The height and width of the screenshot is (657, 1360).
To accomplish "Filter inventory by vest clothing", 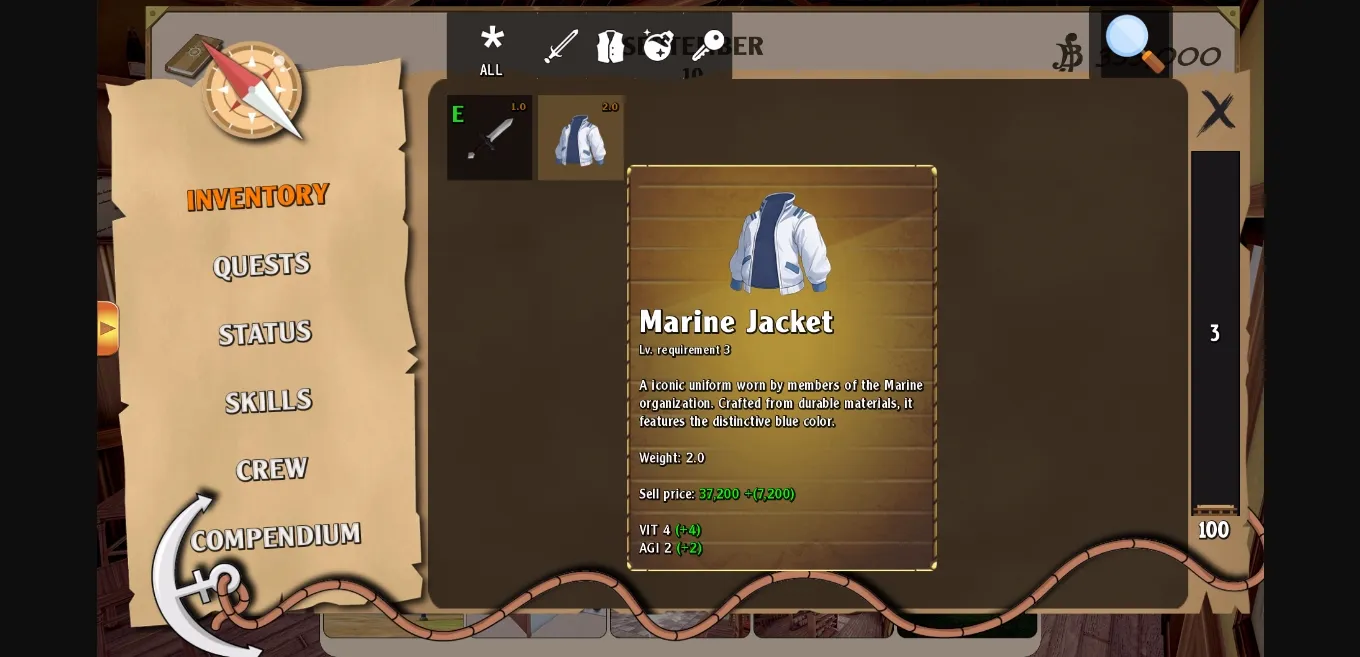I will click(x=610, y=46).
